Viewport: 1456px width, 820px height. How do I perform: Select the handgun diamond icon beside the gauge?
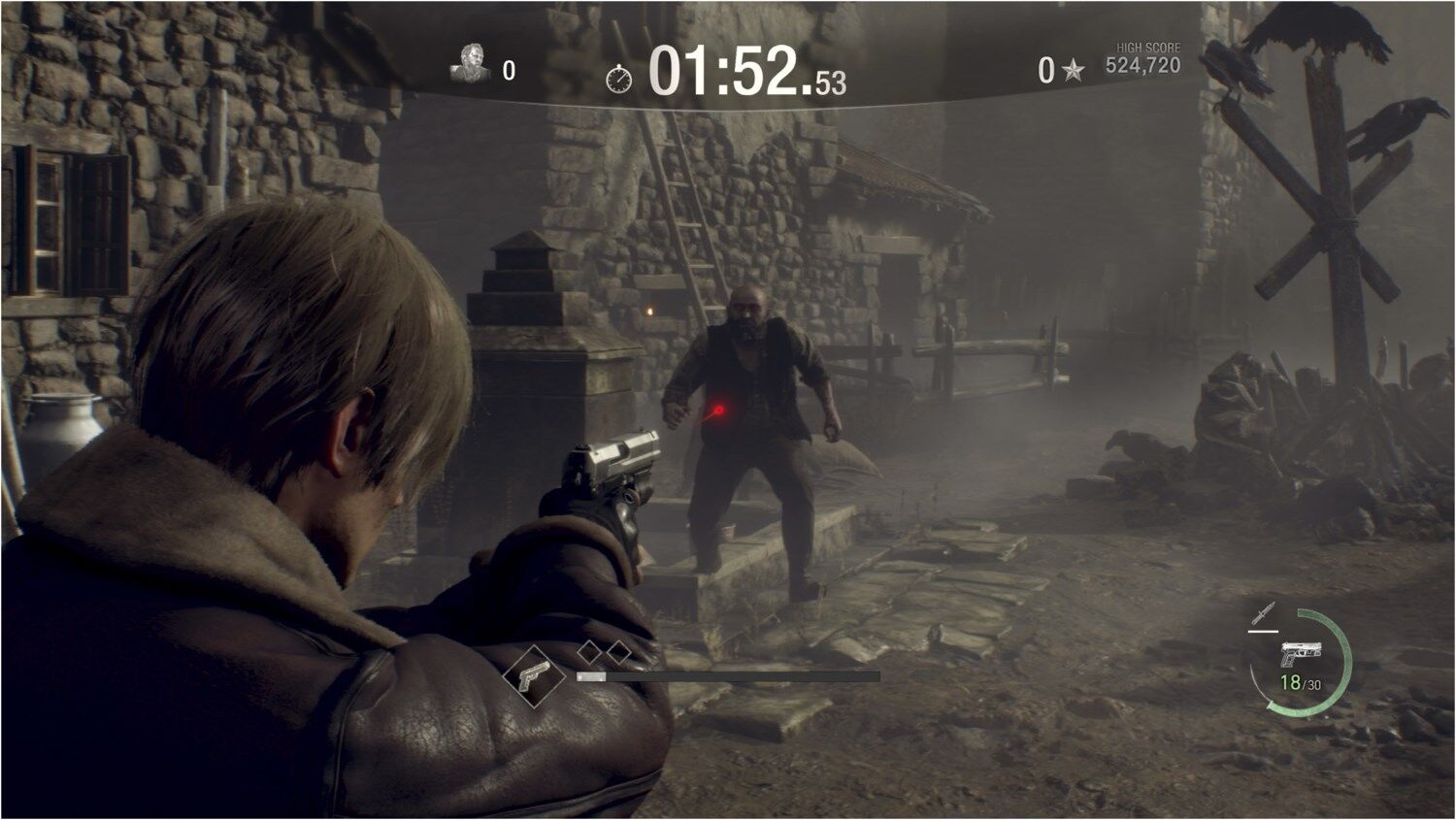[532, 675]
